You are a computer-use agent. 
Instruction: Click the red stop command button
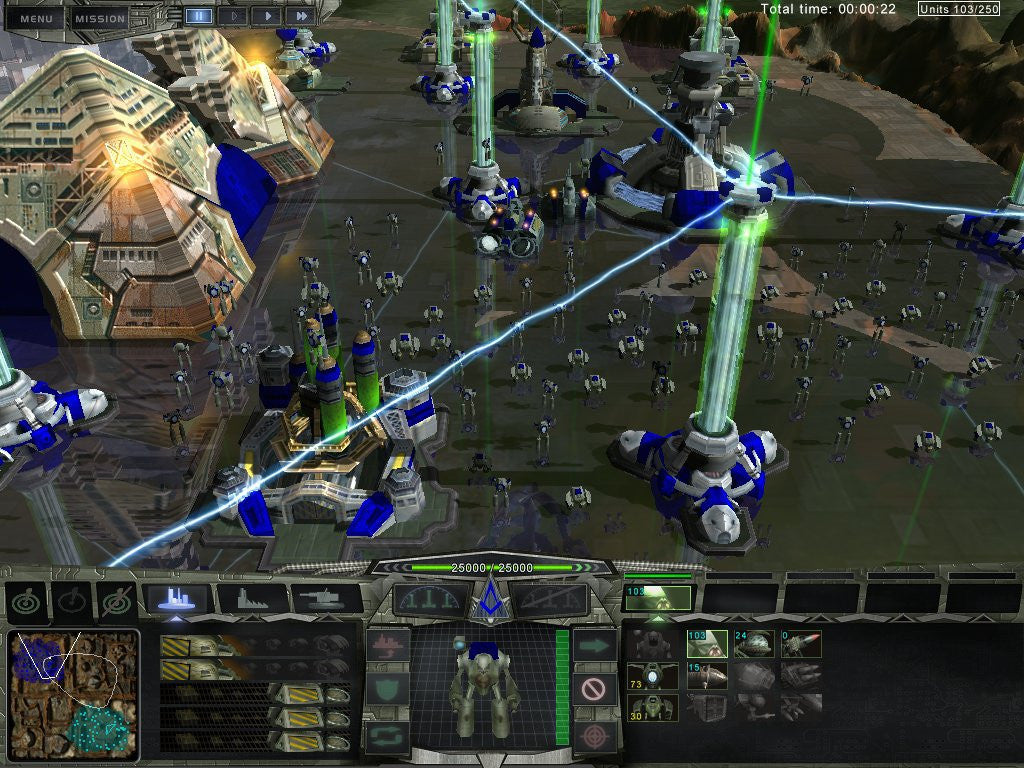594,689
